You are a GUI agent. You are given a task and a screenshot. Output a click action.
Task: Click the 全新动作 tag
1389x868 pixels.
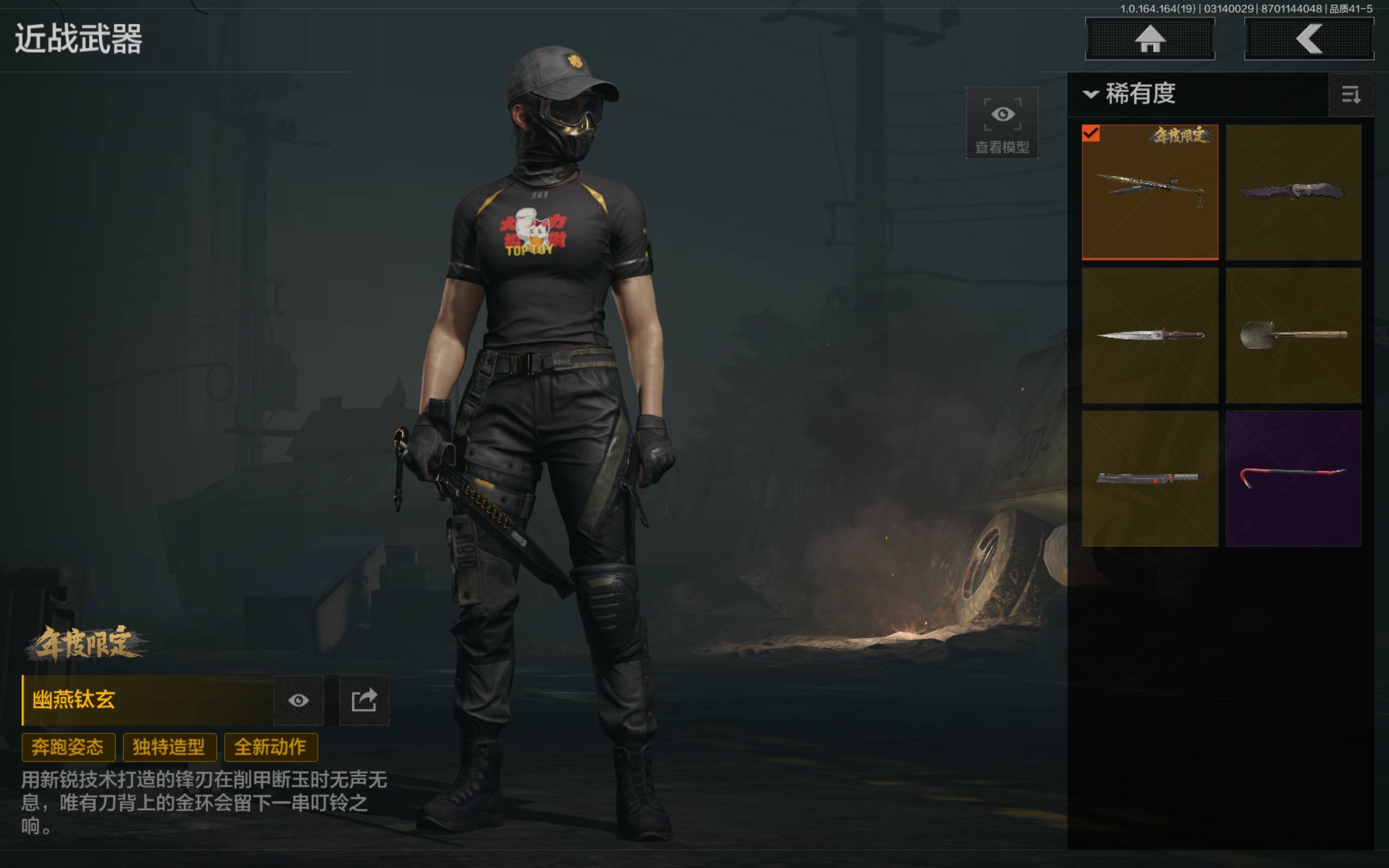(270, 747)
